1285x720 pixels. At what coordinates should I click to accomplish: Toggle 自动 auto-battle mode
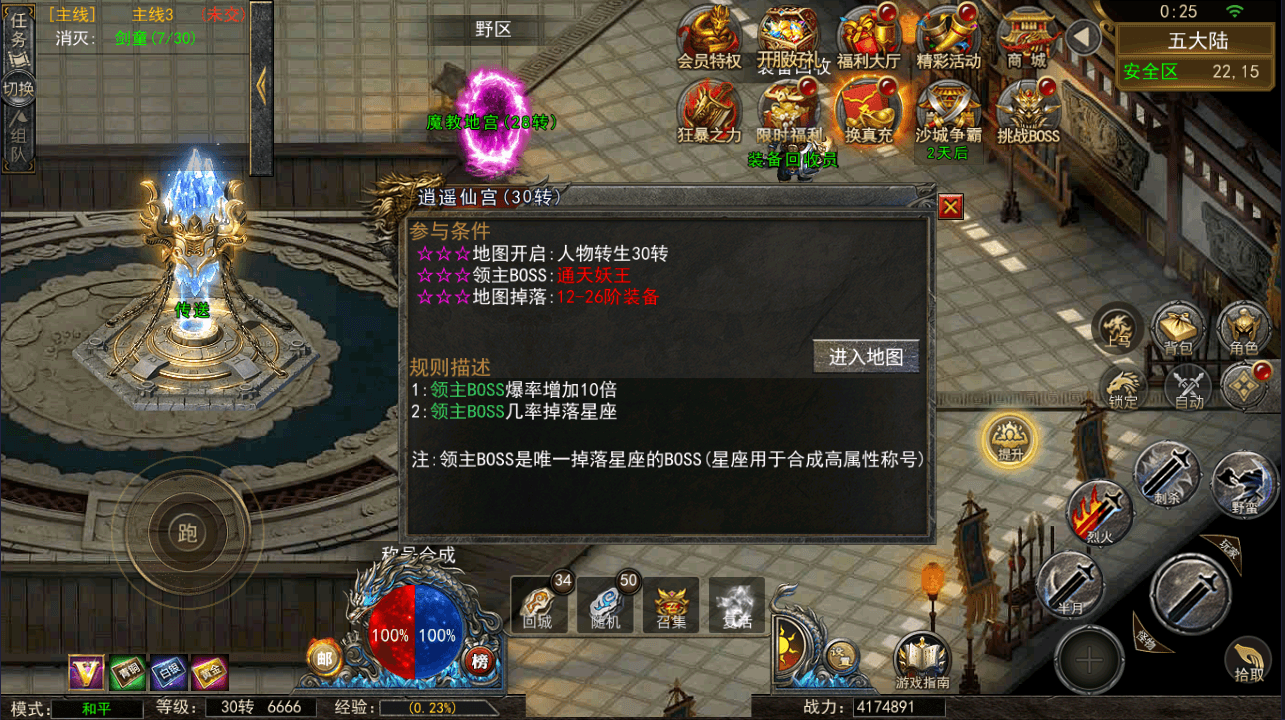click(x=1186, y=389)
